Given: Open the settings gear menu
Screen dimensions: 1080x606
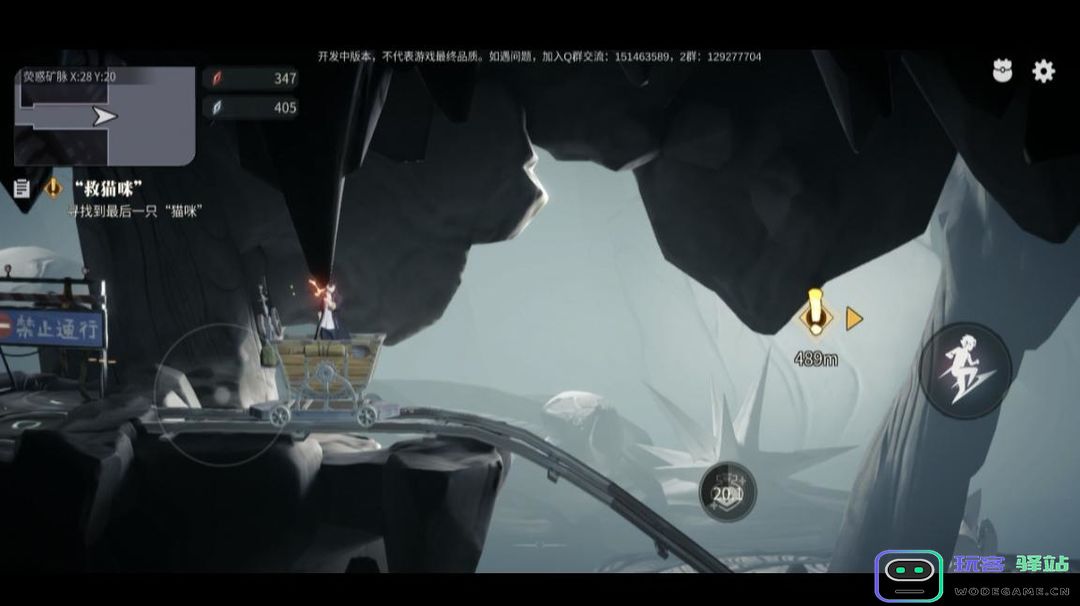Looking at the screenshot, I should (x=1043, y=71).
